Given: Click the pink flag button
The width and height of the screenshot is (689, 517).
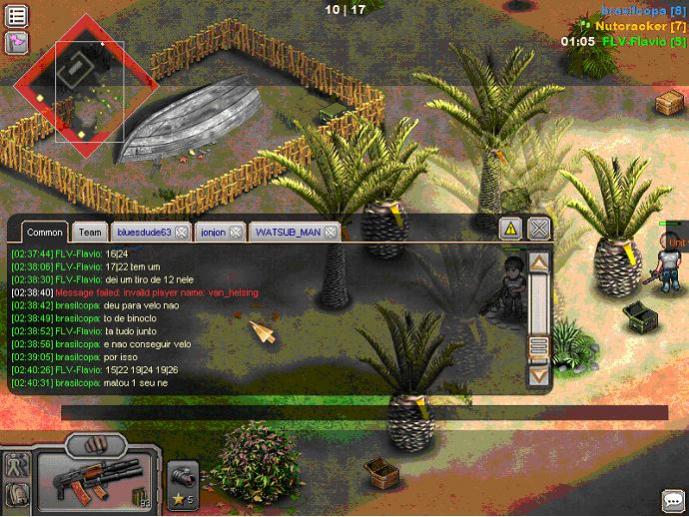Looking at the screenshot, I should [x=17, y=42].
